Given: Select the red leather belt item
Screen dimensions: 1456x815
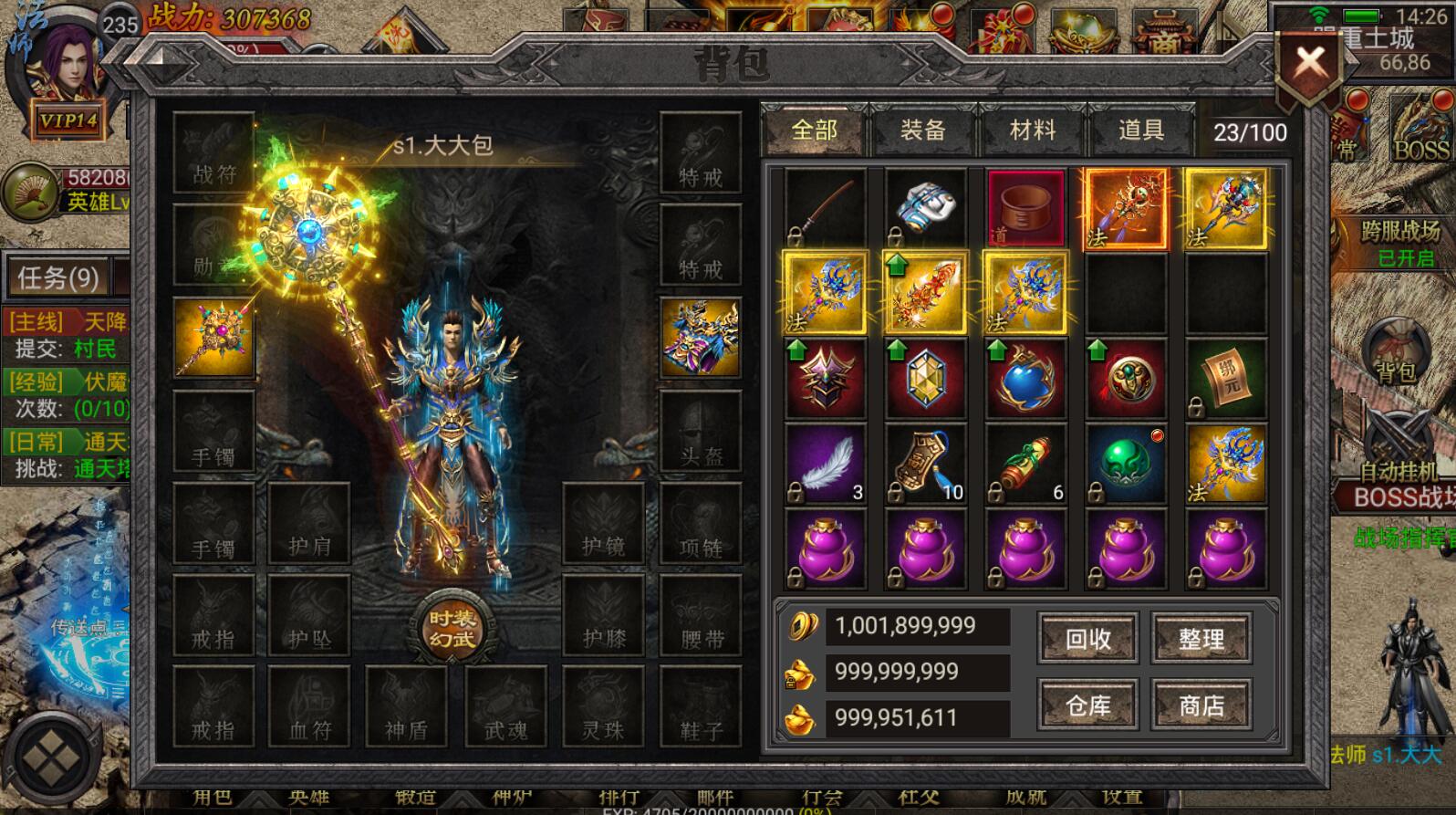Looking at the screenshot, I should (1025, 208).
